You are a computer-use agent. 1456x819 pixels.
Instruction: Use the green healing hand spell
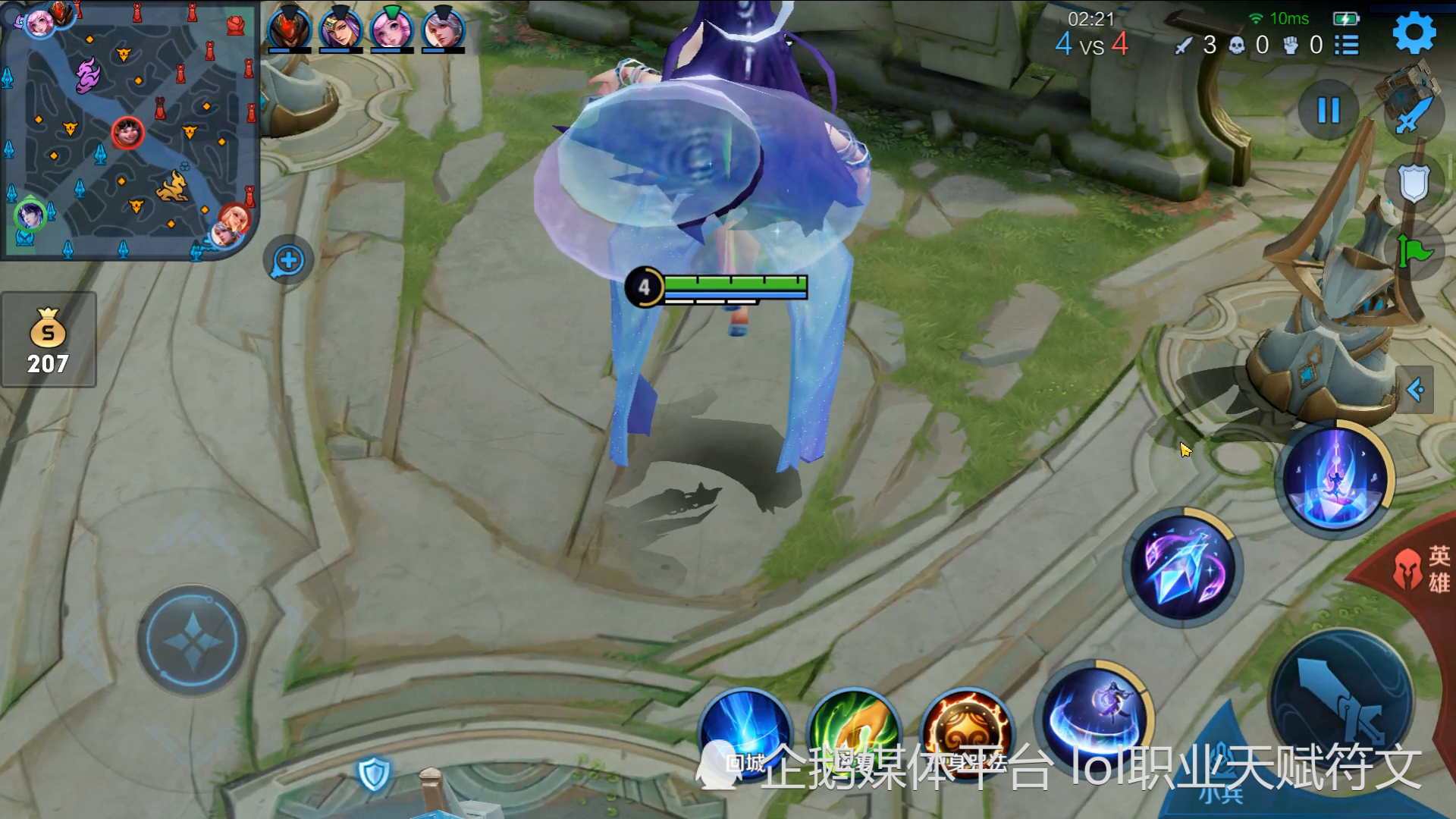tap(854, 732)
